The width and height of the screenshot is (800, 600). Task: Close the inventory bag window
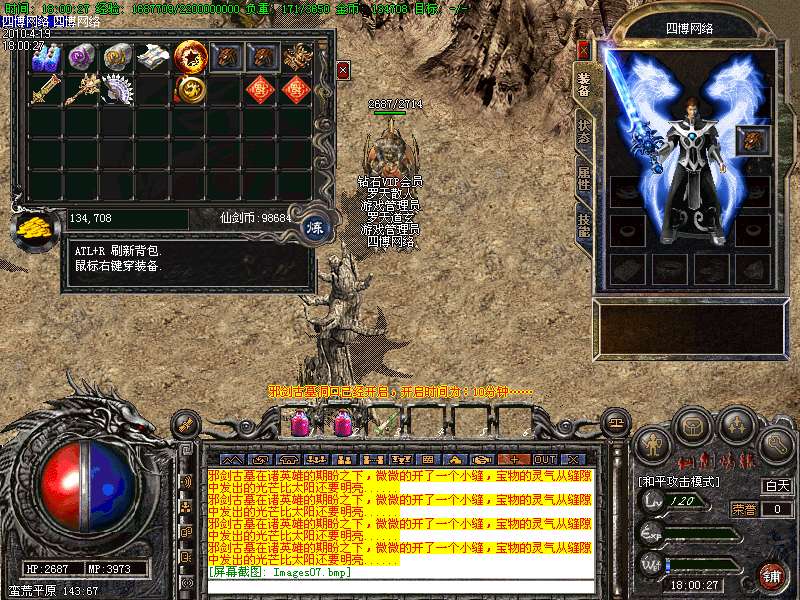[343, 70]
